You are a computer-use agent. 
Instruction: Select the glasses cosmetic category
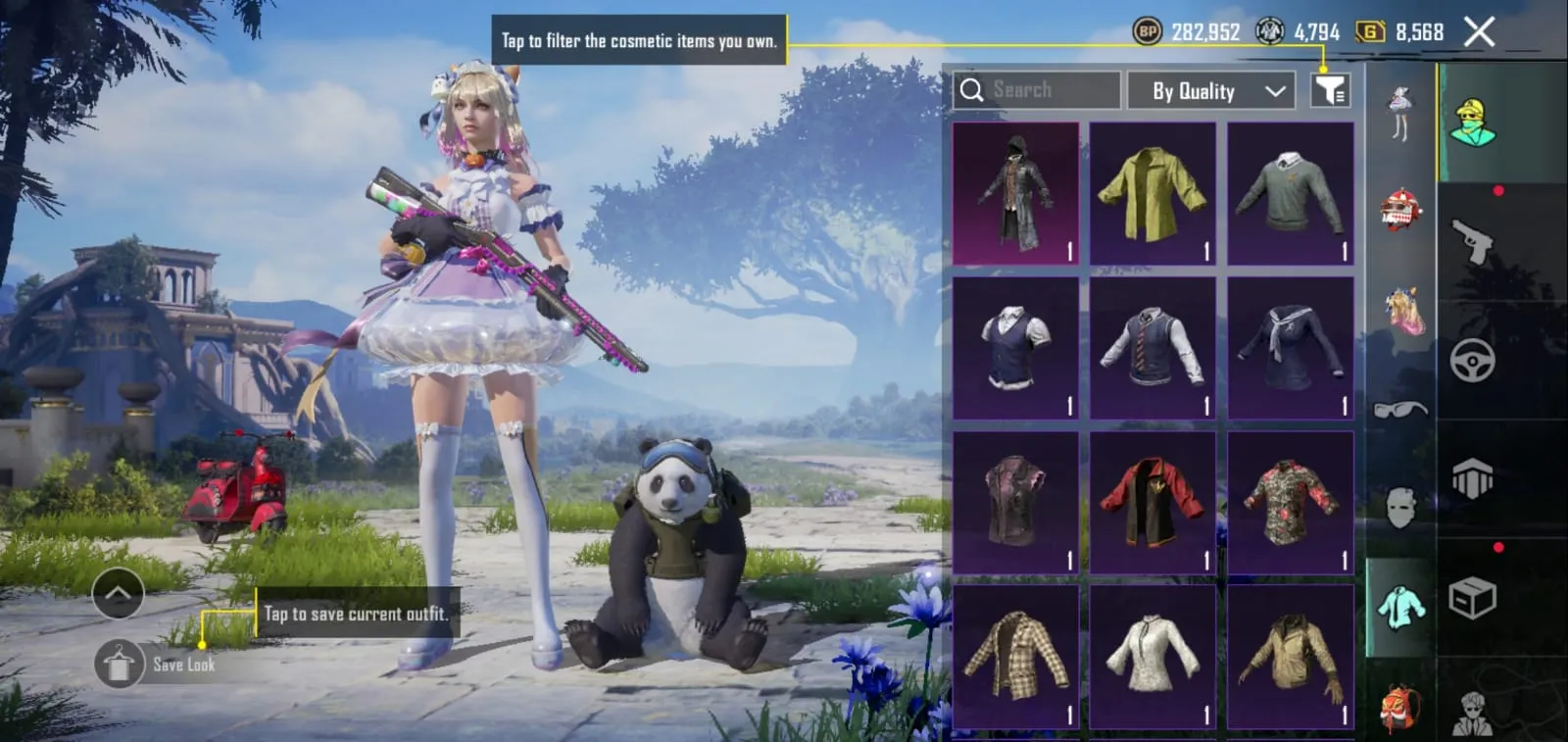click(1401, 412)
